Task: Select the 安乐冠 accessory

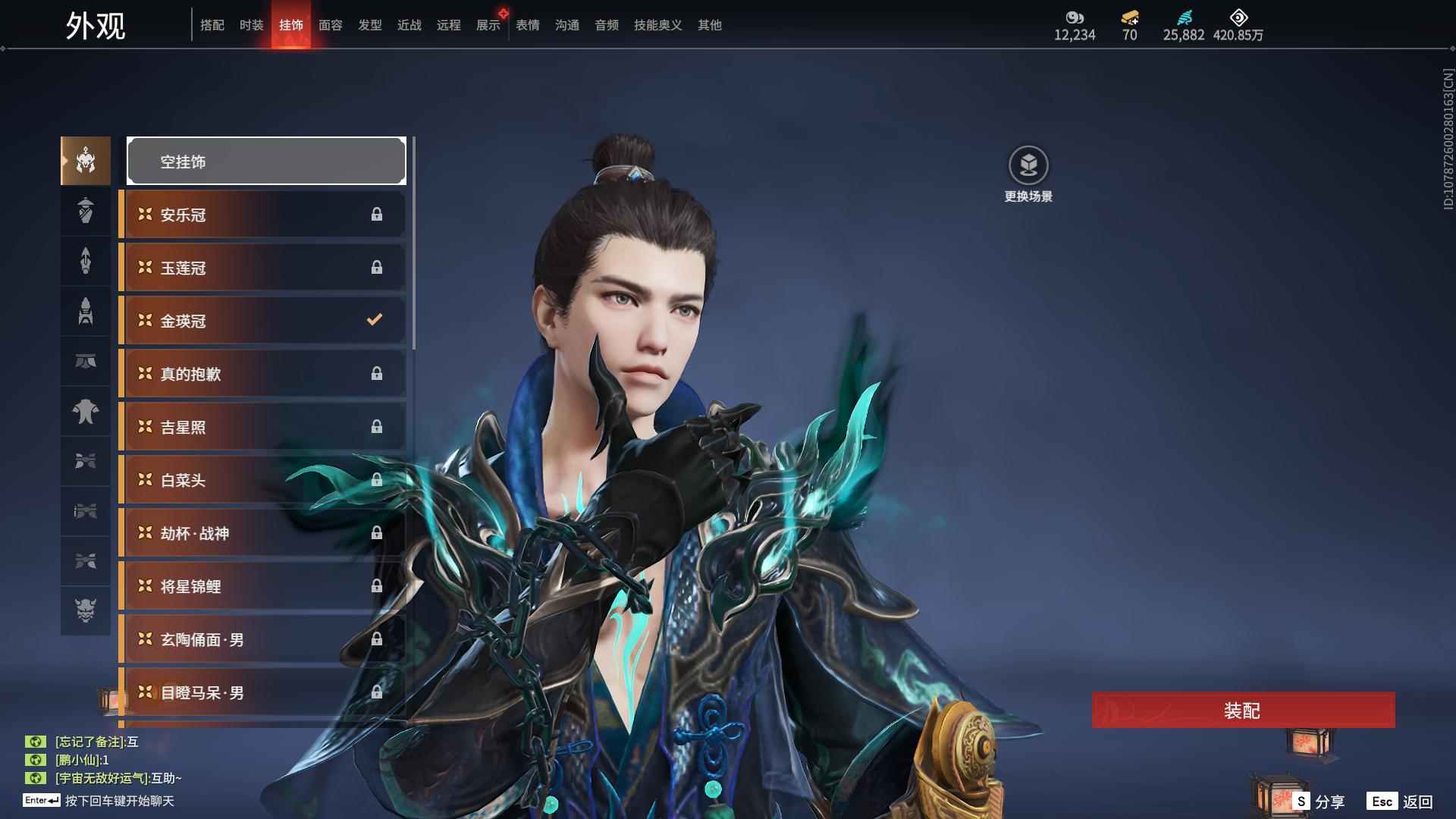Action: pos(262,215)
